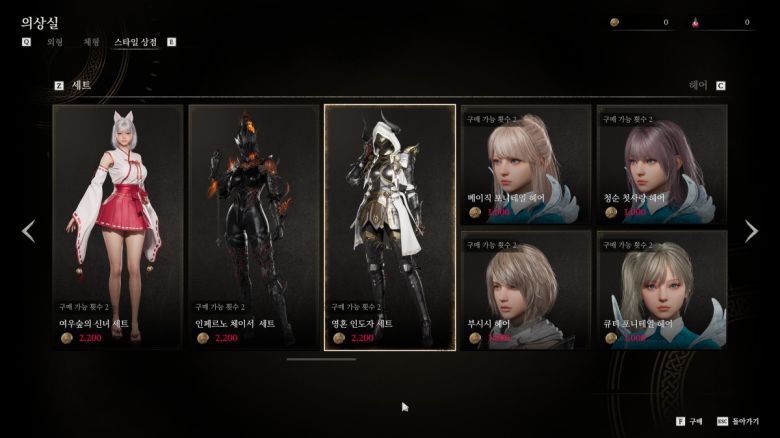Image resolution: width=780 pixels, height=438 pixels.
Task: Select the 베이직 포니테일 헤어 card
Action: click(x=525, y=165)
